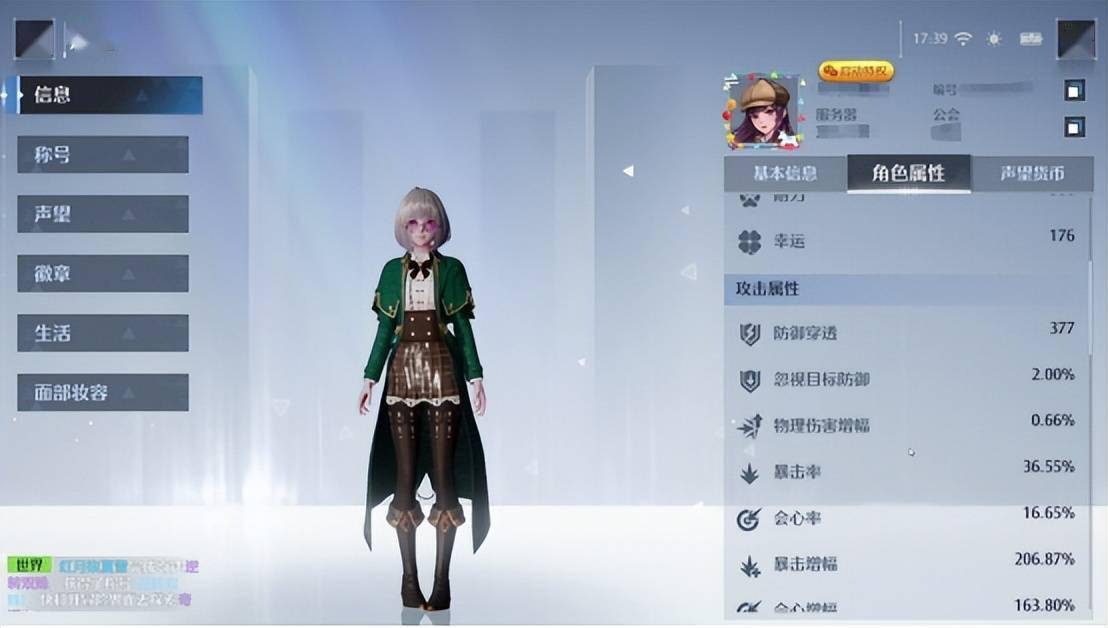This screenshot has width=1108, height=628.
Task: Click the square icon on the 公会 row
Action: [x=1074, y=127]
